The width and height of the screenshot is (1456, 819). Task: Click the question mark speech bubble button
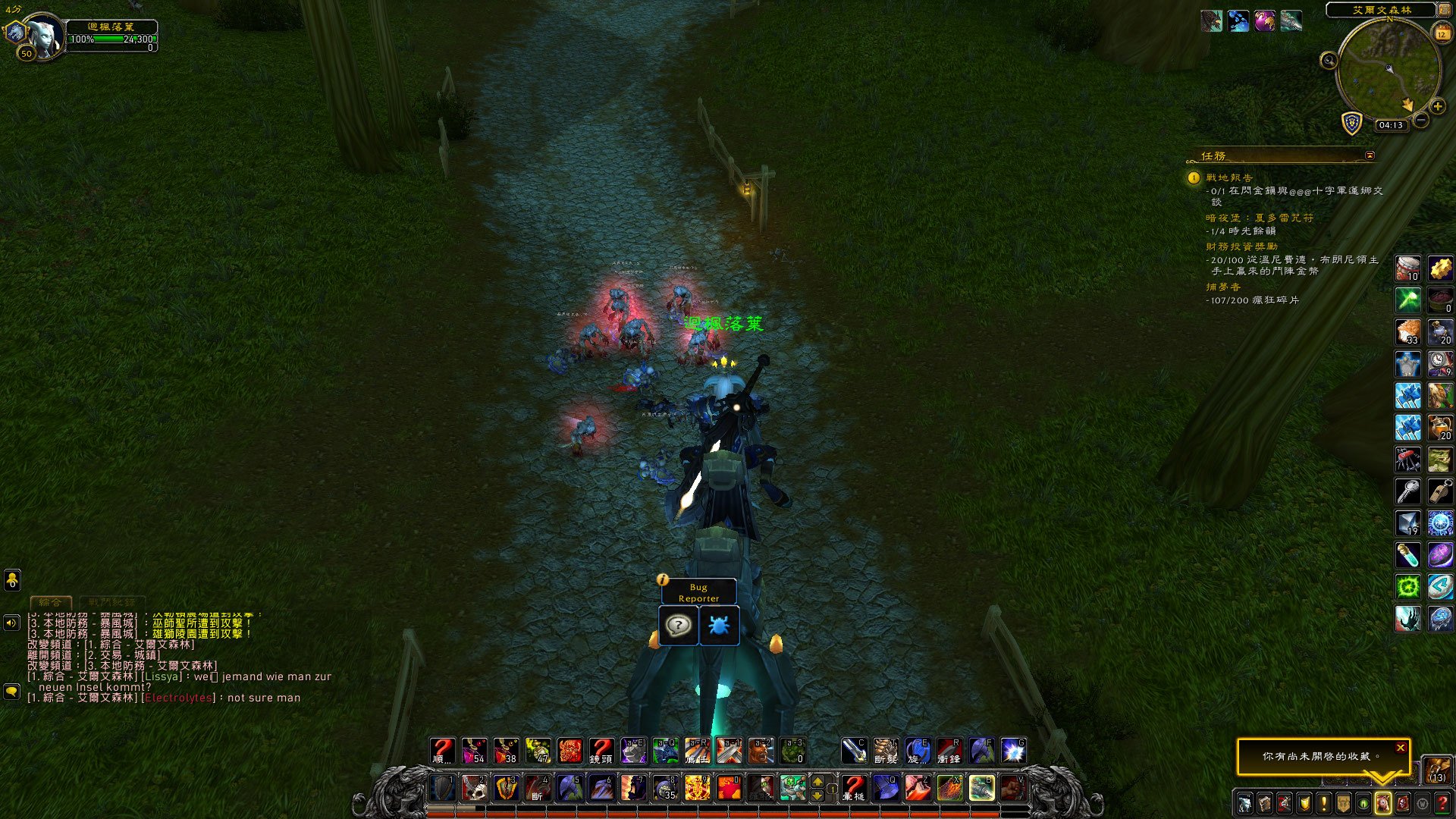678,626
